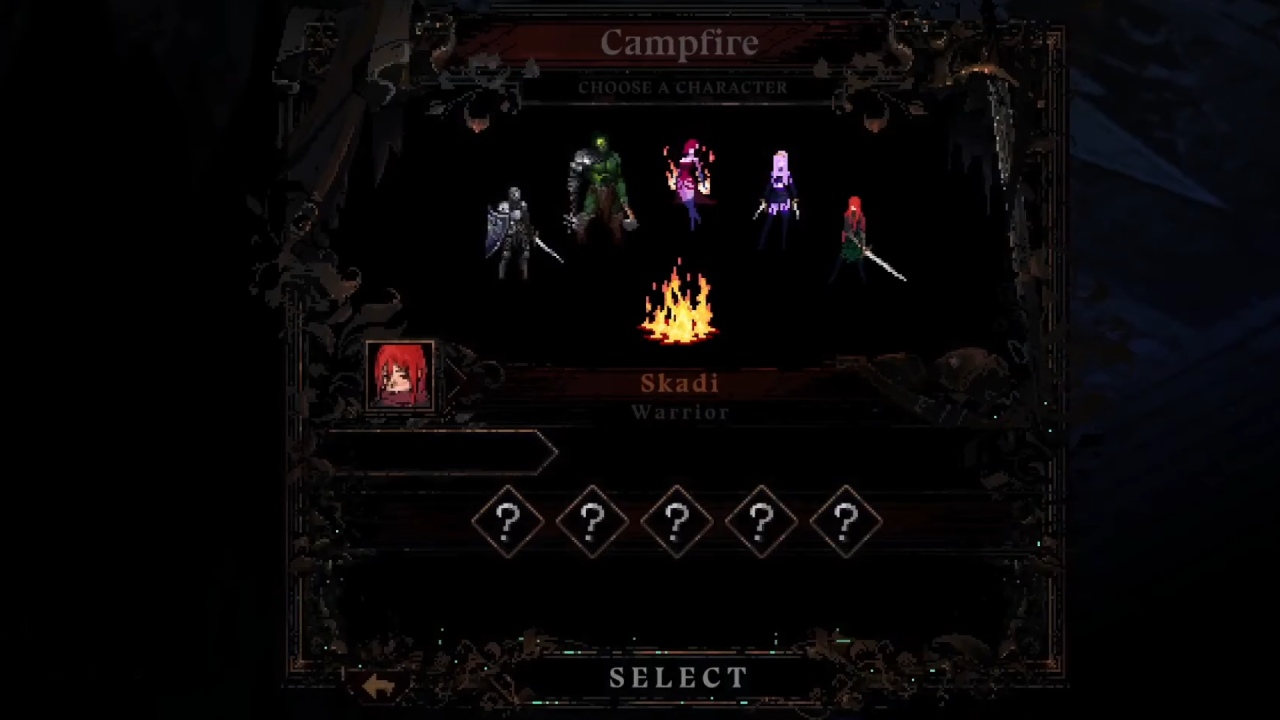Reveal the fourth question mark slot
This screenshot has height=720, width=1280.
761,520
